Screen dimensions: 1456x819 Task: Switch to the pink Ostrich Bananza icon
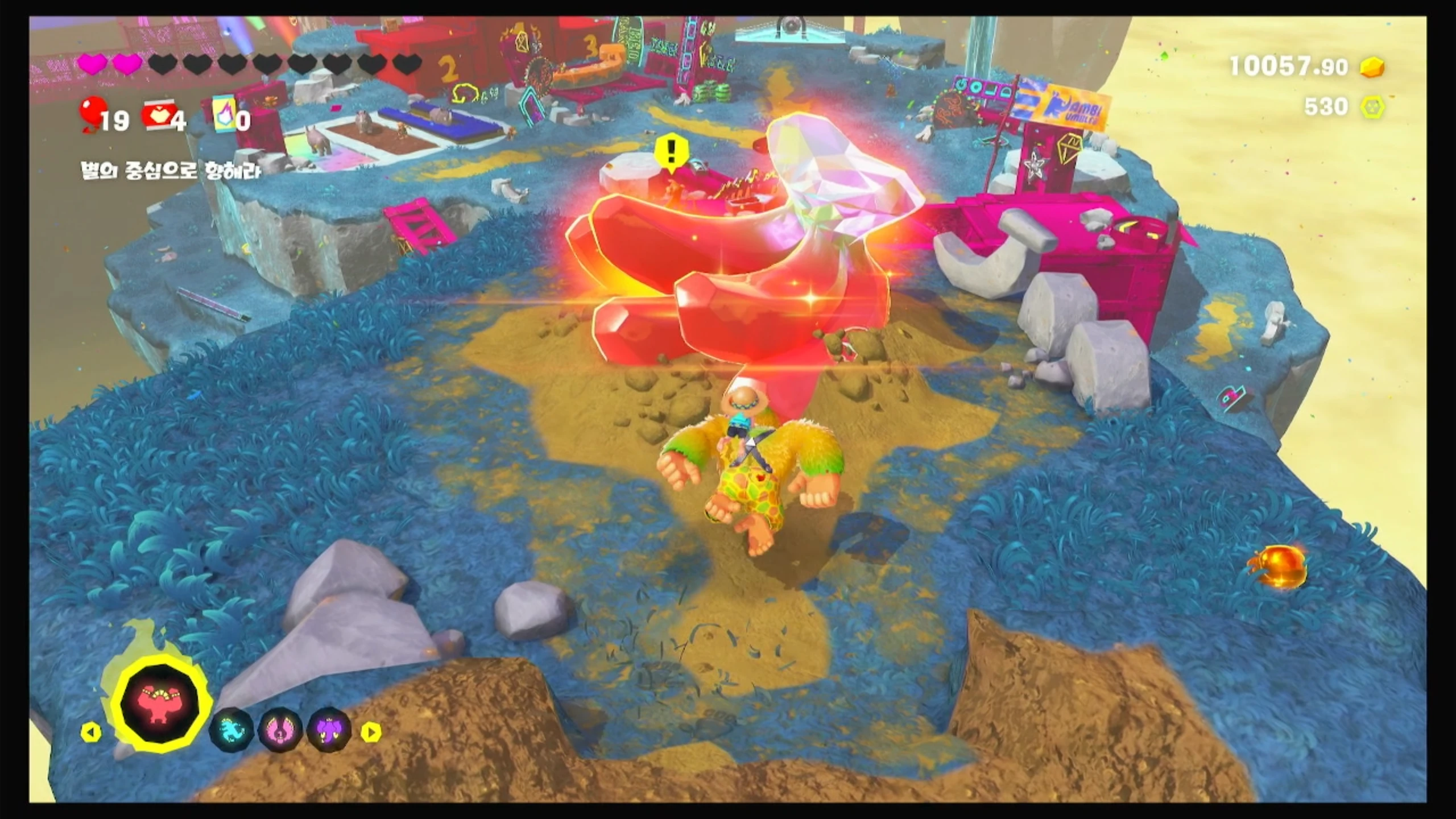280,730
